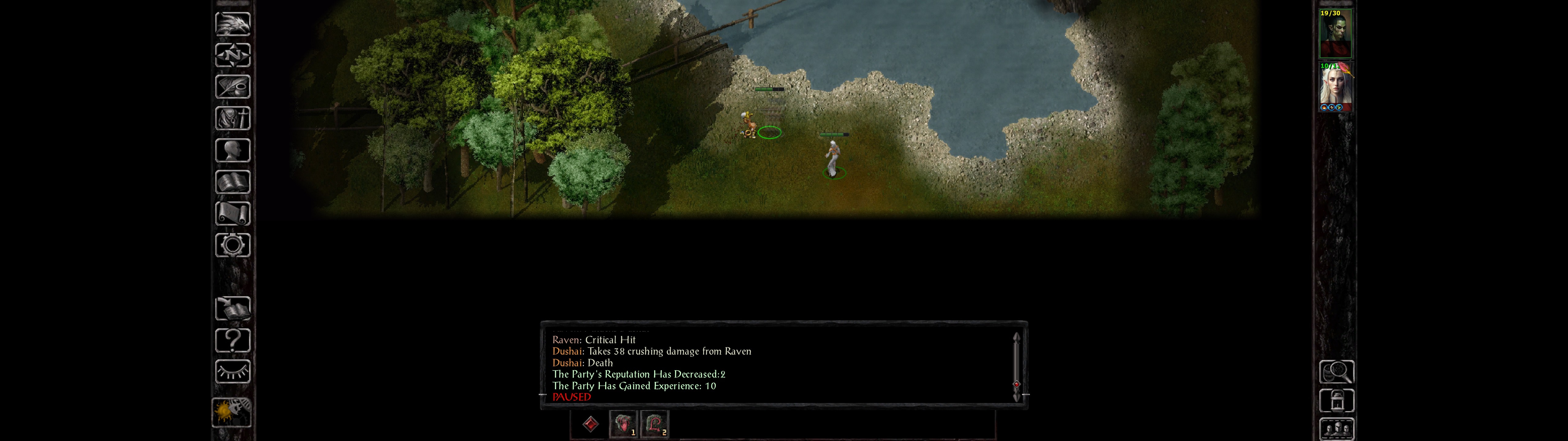Select the white-haired elf portrait
Image resolution: width=1568 pixels, height=441 pixels.
tap(1335, 86)
